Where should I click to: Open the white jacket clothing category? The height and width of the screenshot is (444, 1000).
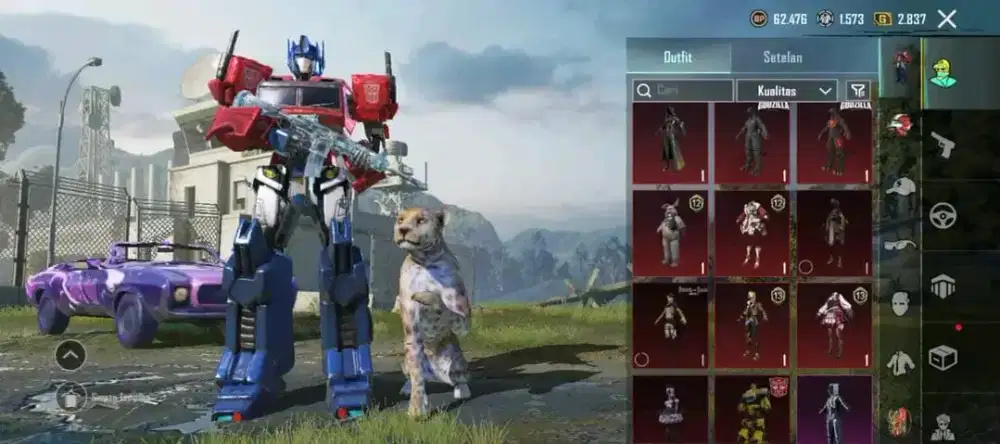click(x=901, y=362)
